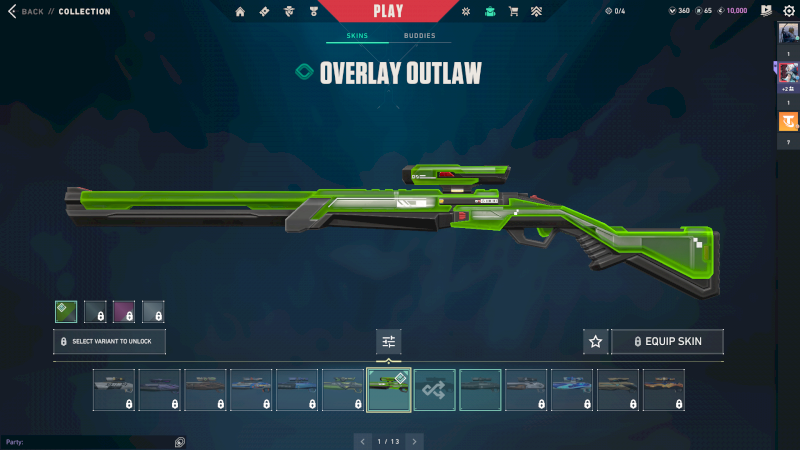800x450 pixels.
Task: Choose the green color variant swatch
Action: coord(66,312)
